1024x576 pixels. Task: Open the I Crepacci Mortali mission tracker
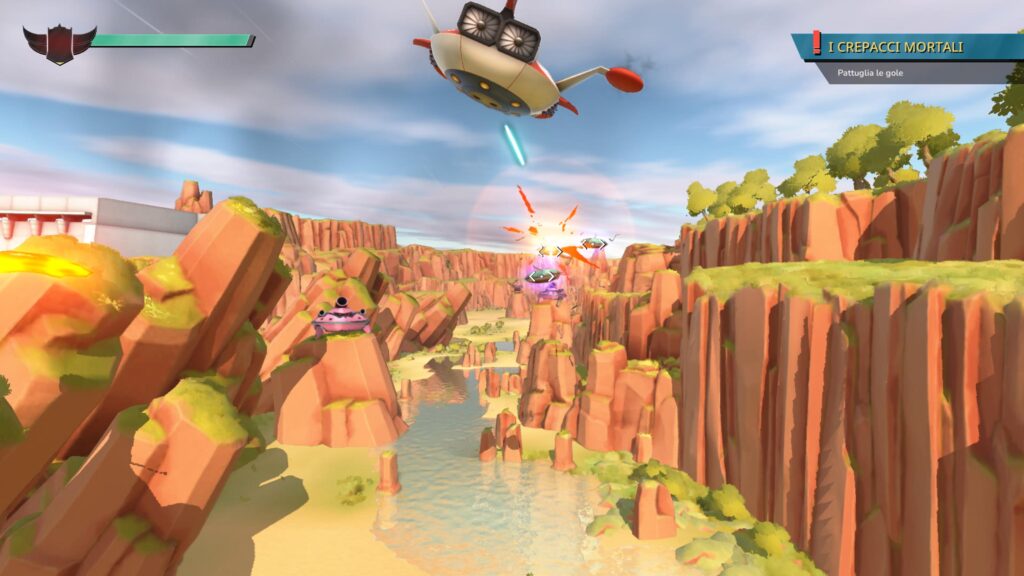tap(895, 47)
